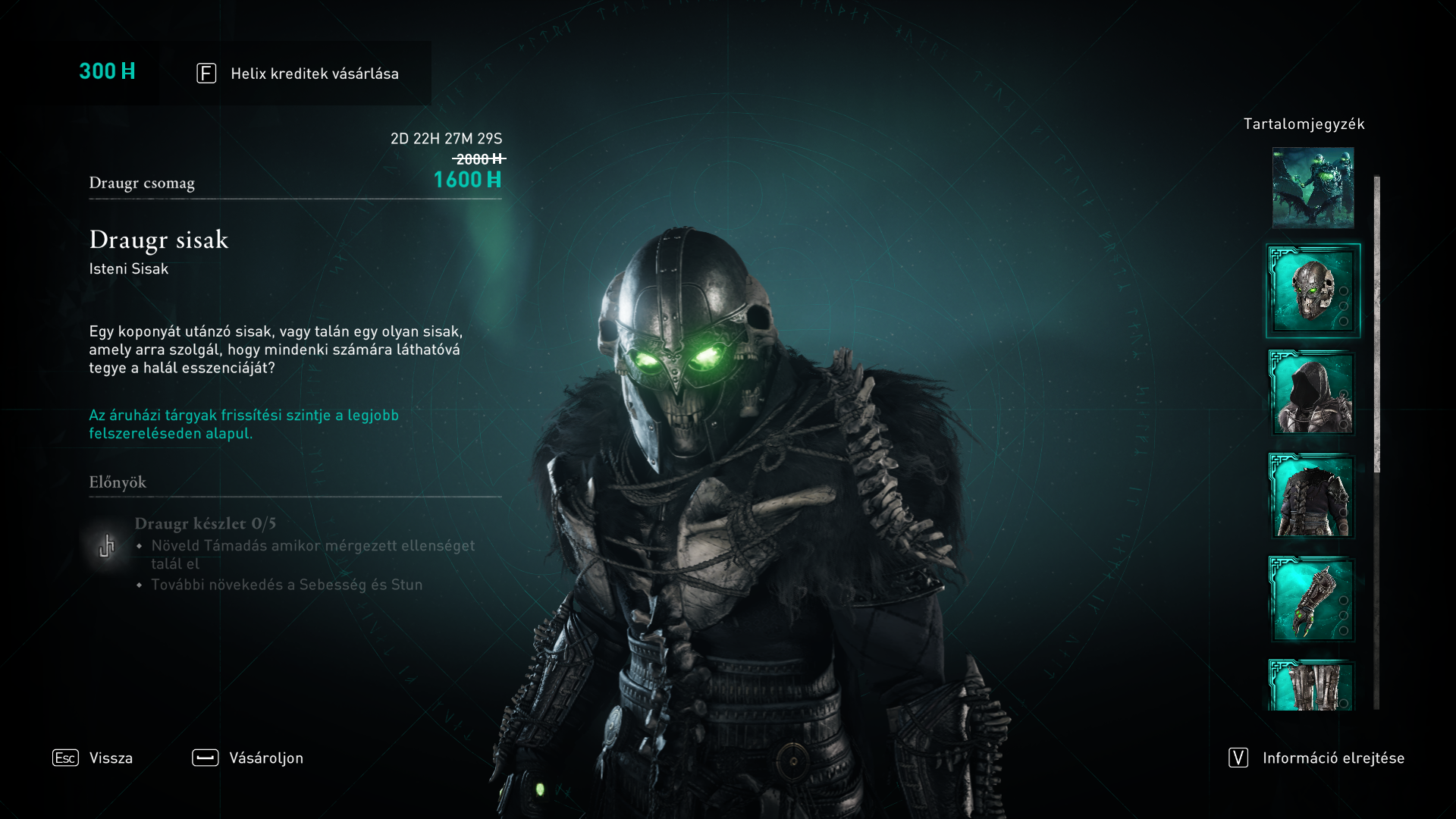The width and height of the screenshot is (1456, 819).
Task: Select the Draugr pack artwork thumbnail
Action: 1313,188
